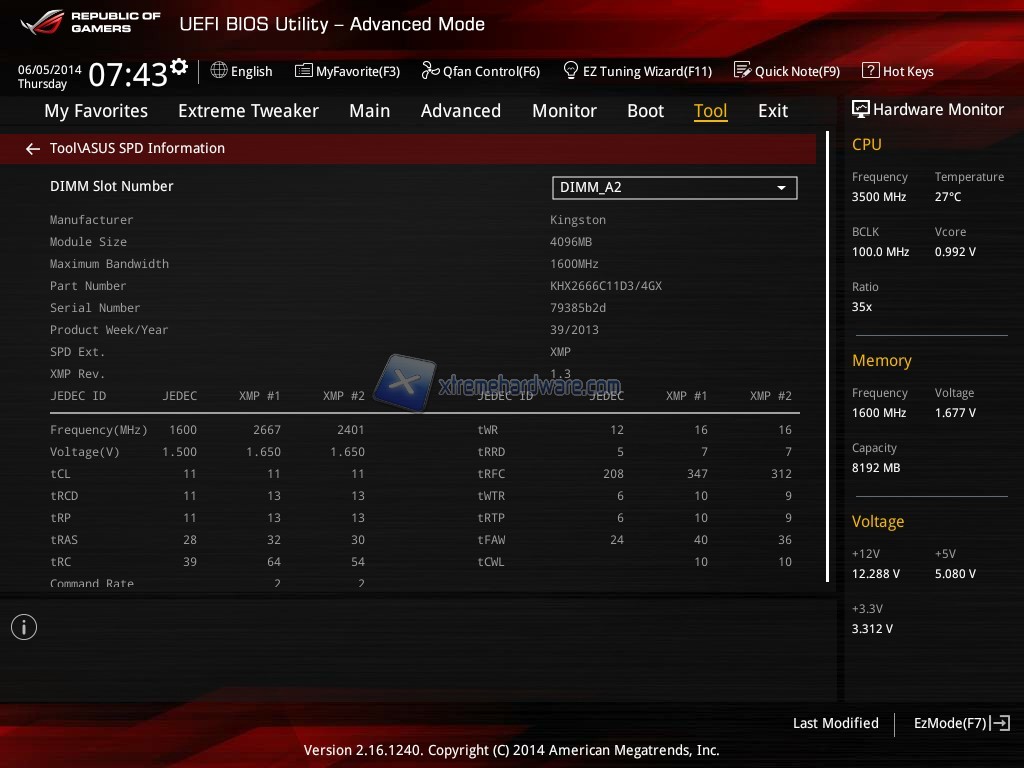Go to the Main tab
The height and width of the screenshot is (768, 1024).
[369, 111]
